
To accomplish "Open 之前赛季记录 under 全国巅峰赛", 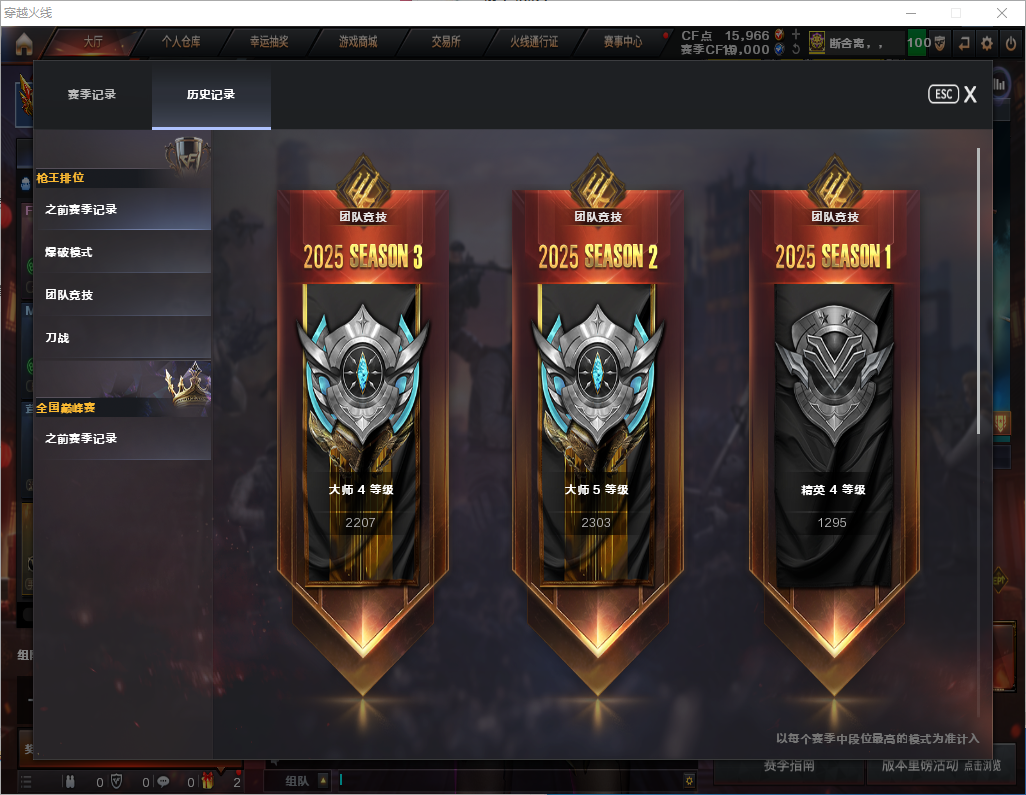I will pos(122,439).
